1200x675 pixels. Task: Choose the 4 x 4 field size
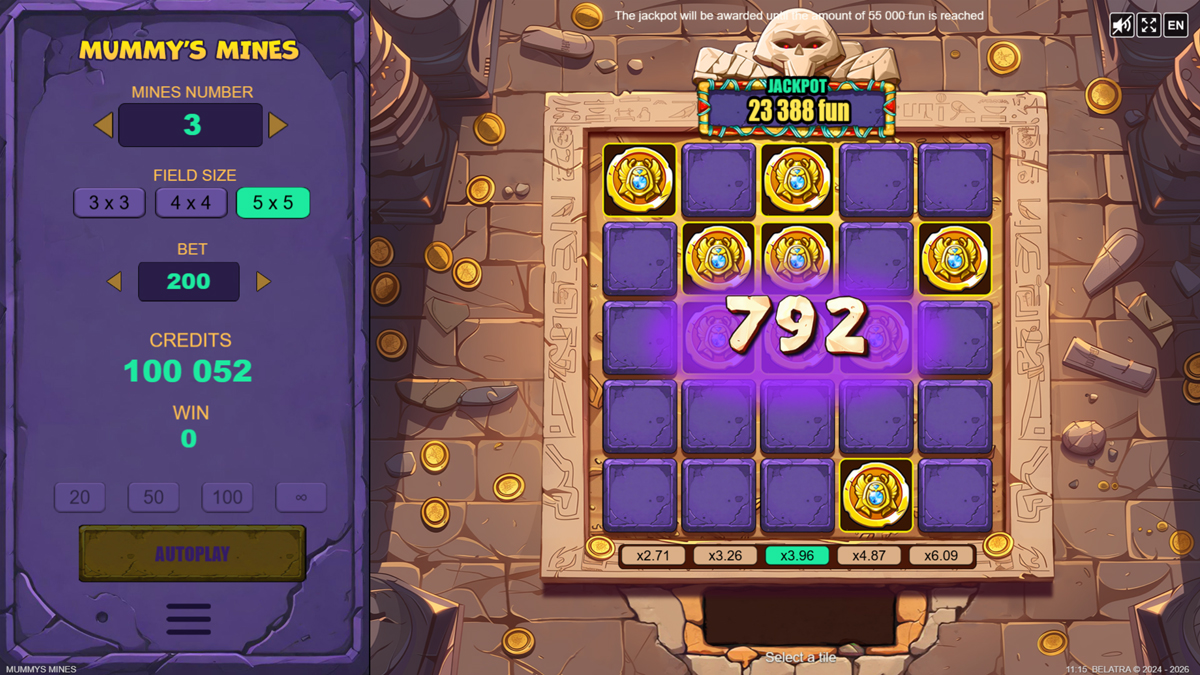[x=191, y=203]
